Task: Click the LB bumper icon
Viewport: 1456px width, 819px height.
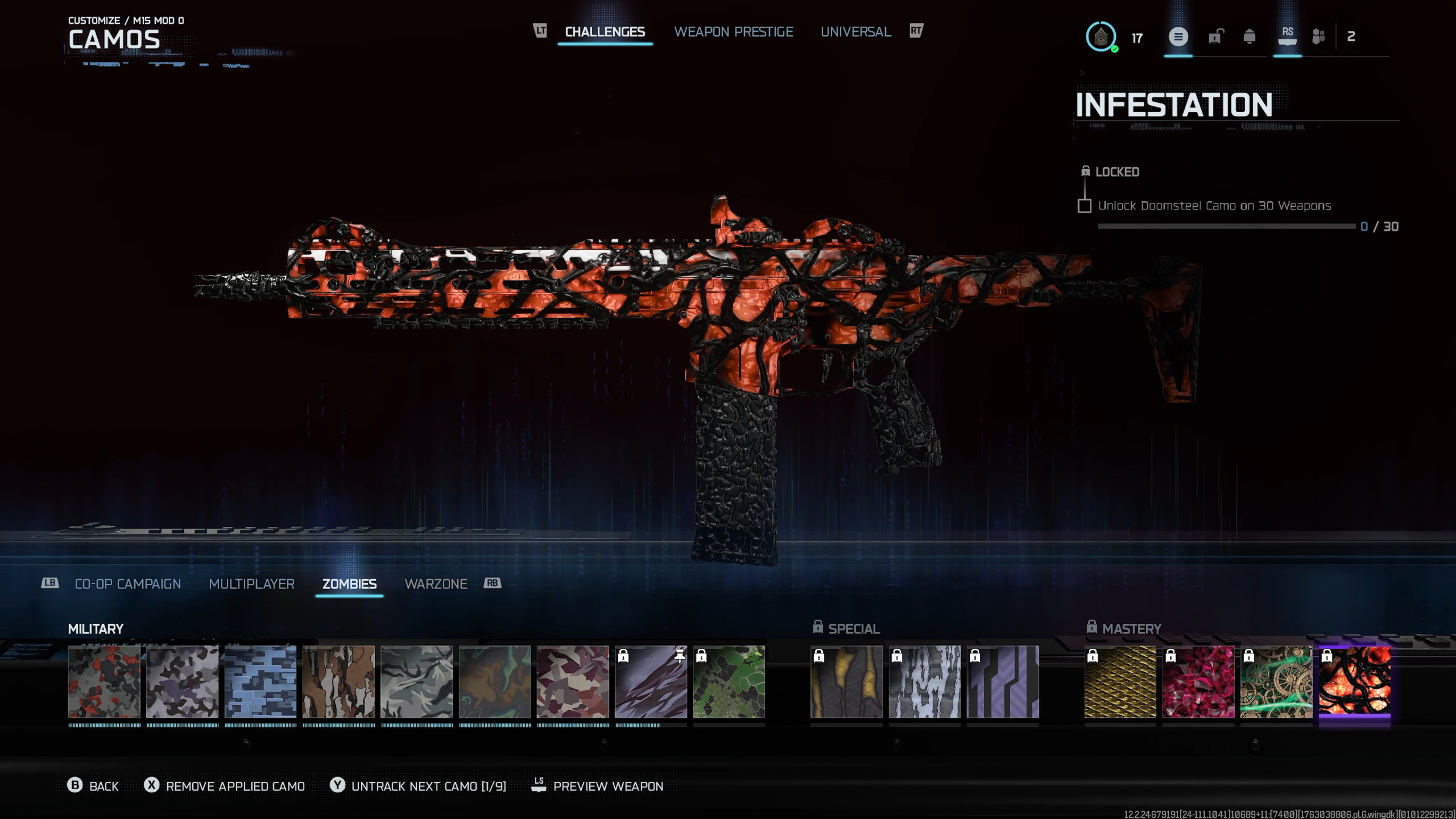Action: (49, 584)
